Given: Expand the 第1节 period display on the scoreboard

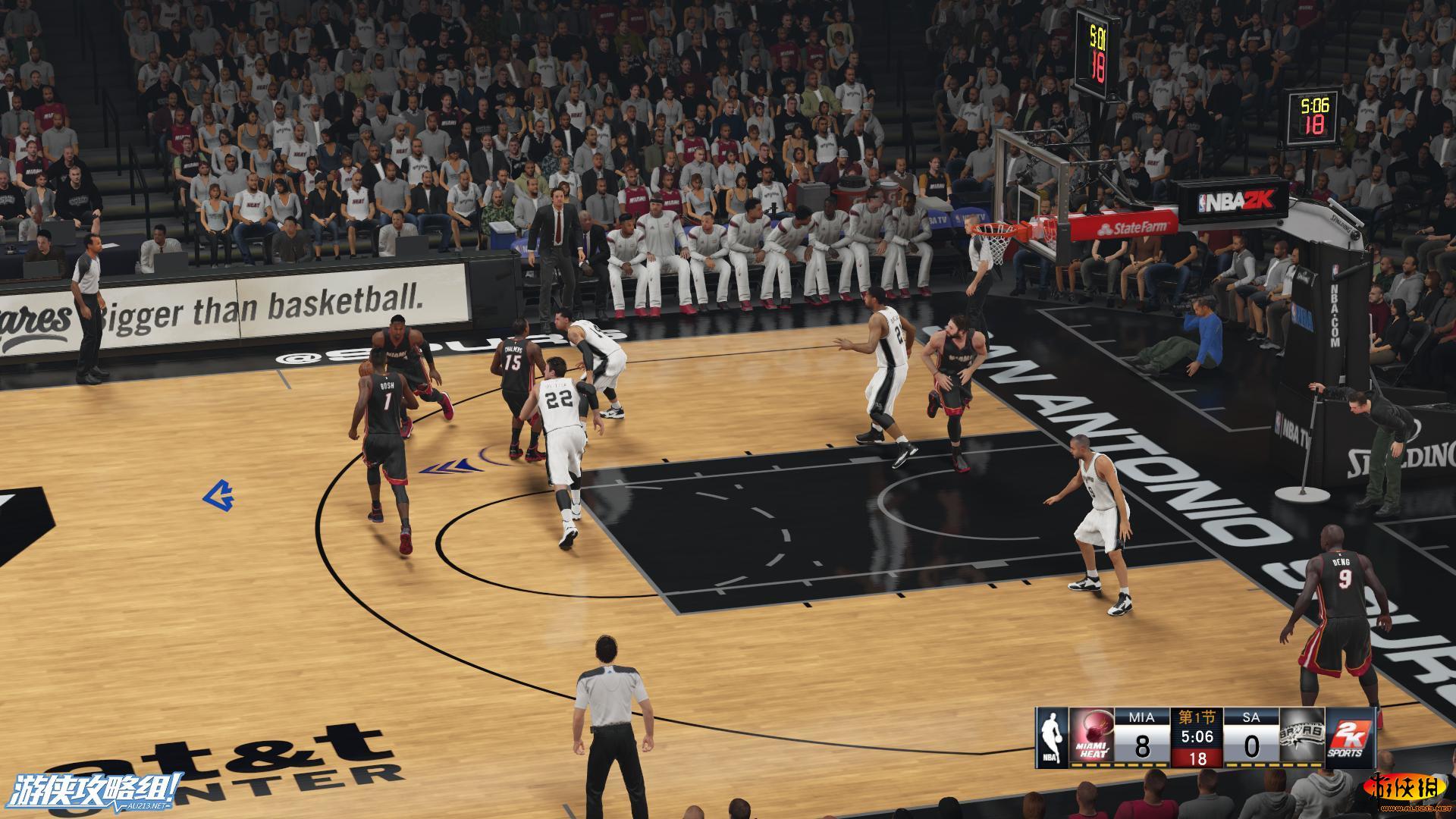Looking at the screenshot, I should point(1197,717).
